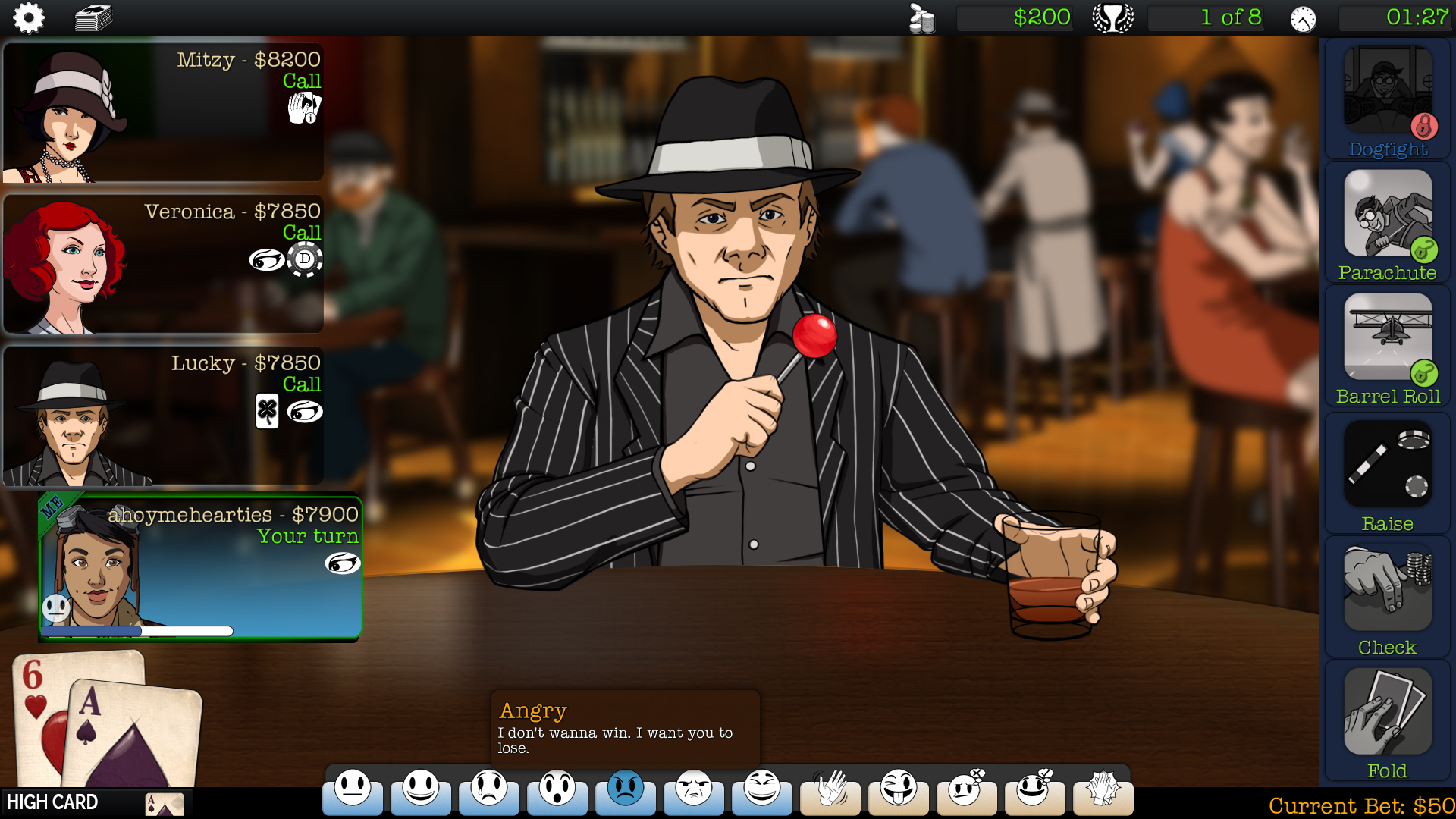The height and width of the screenshot is (819, 1456).
Task: Click the trophy icon showing 1 of 8
Action: click(1112, 17)
